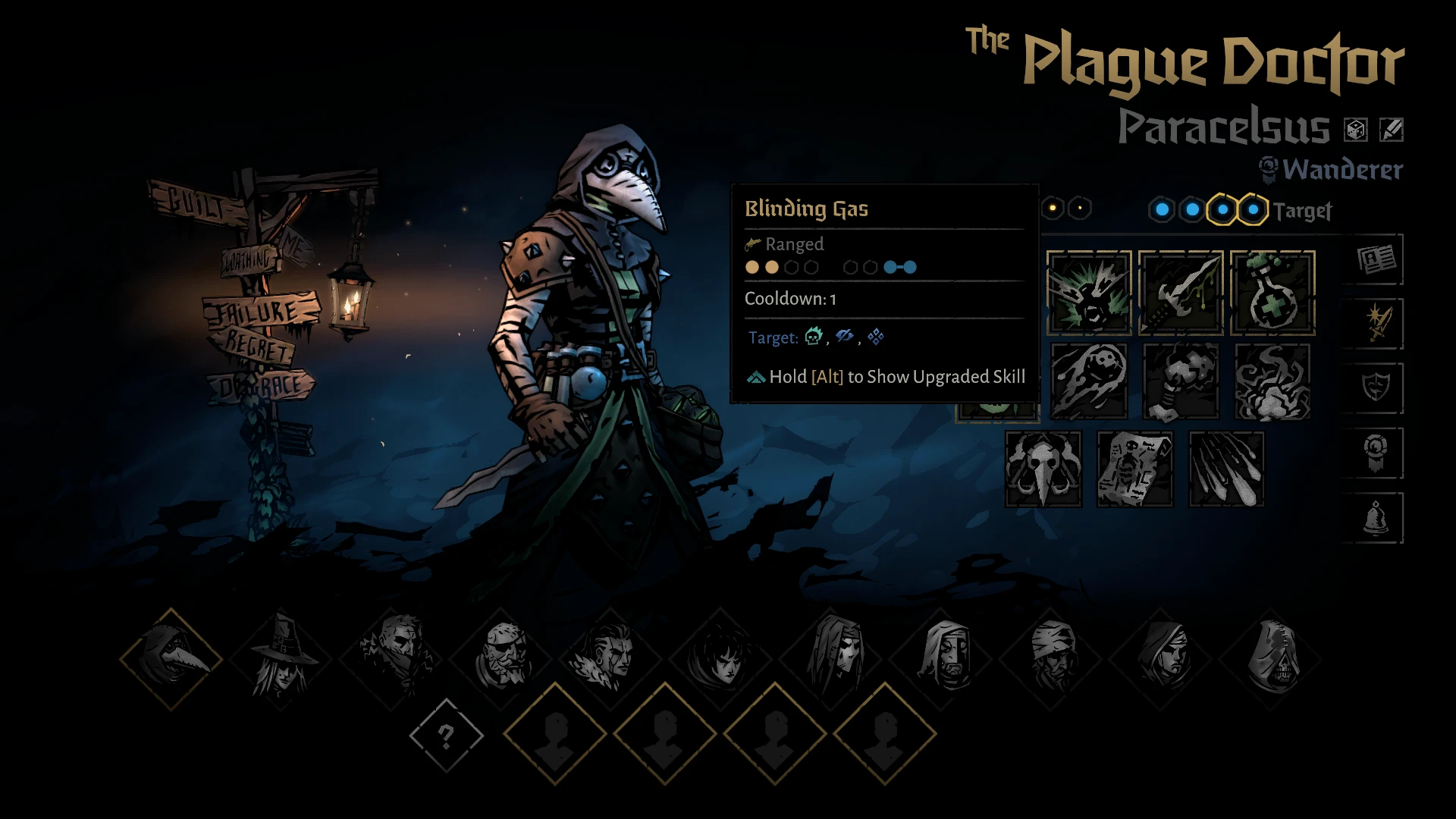
Task: Select the Plague Doctor portrait in the roster
Action: pos(171,658)
